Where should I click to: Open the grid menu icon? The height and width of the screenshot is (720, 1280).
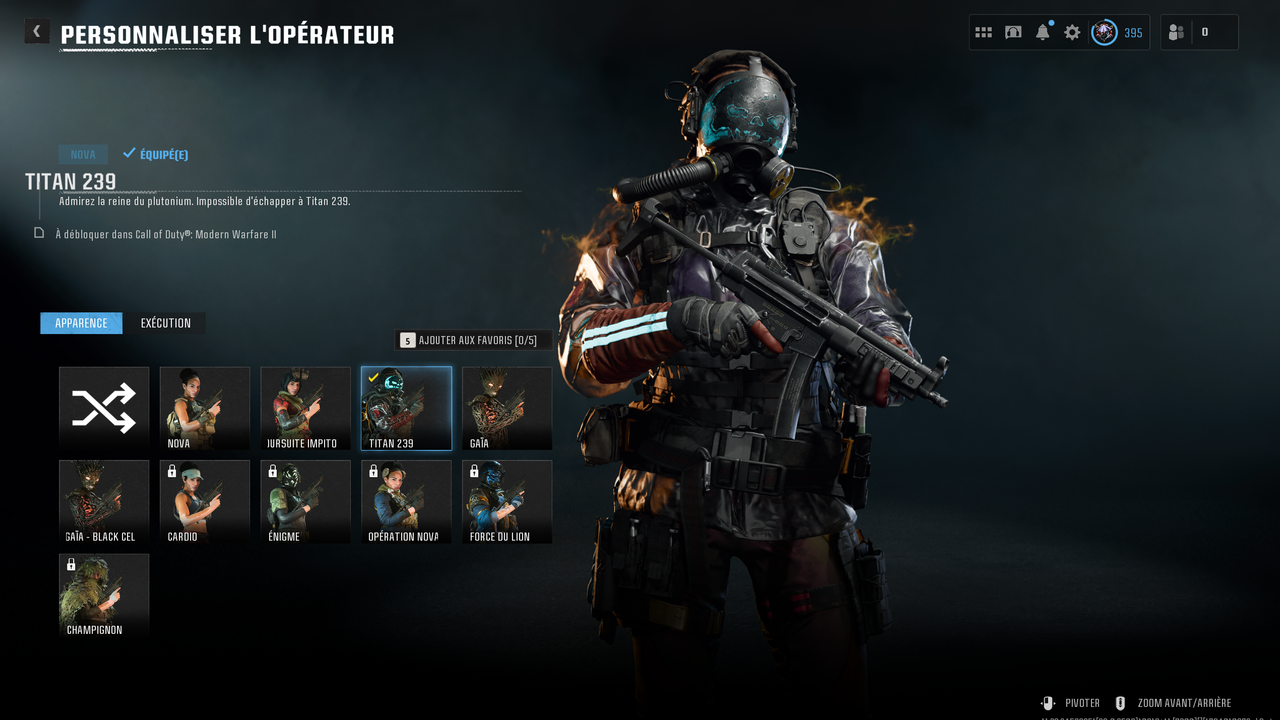point(983,32)
